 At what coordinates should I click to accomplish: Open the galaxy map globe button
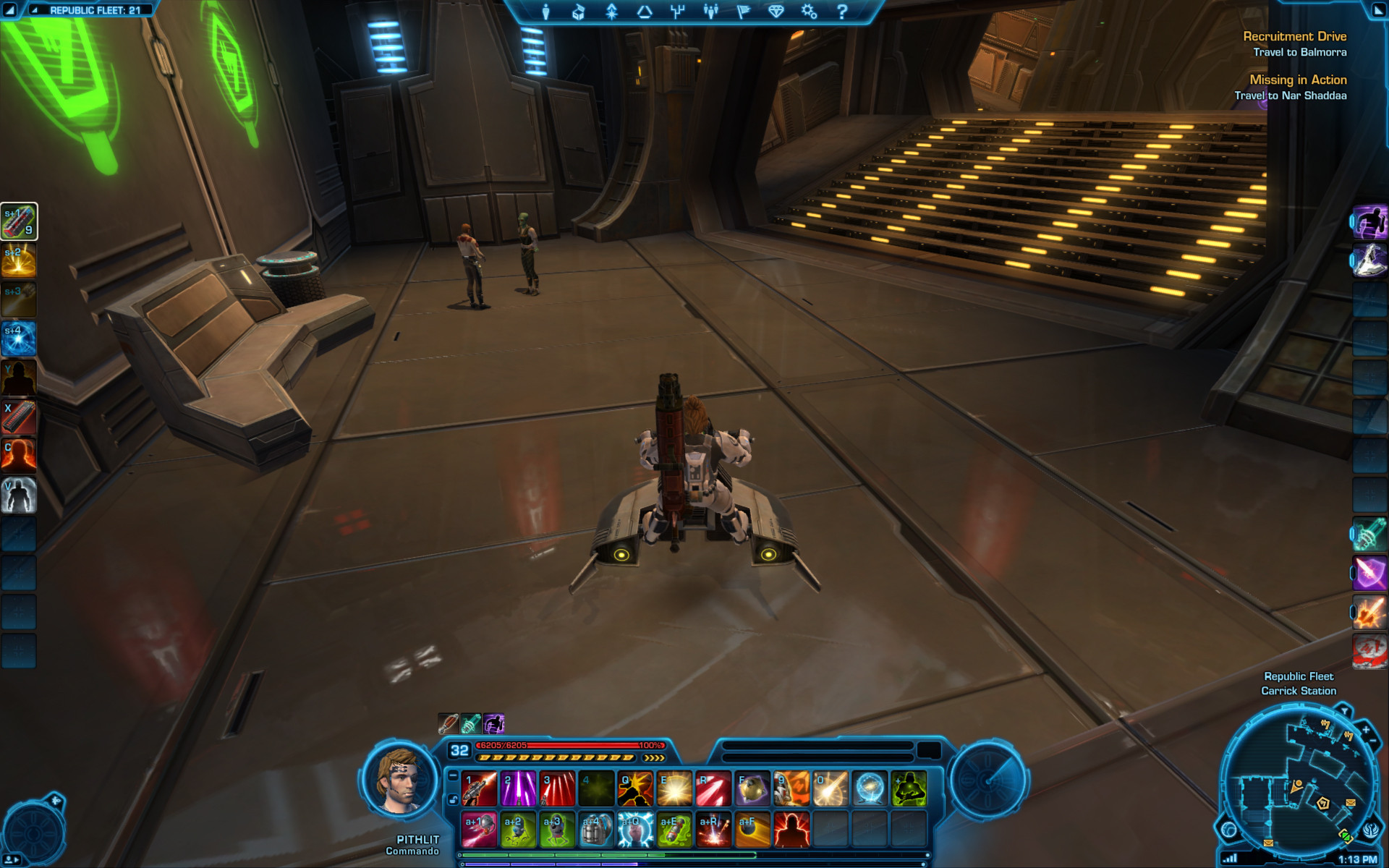pos(1229,830)
